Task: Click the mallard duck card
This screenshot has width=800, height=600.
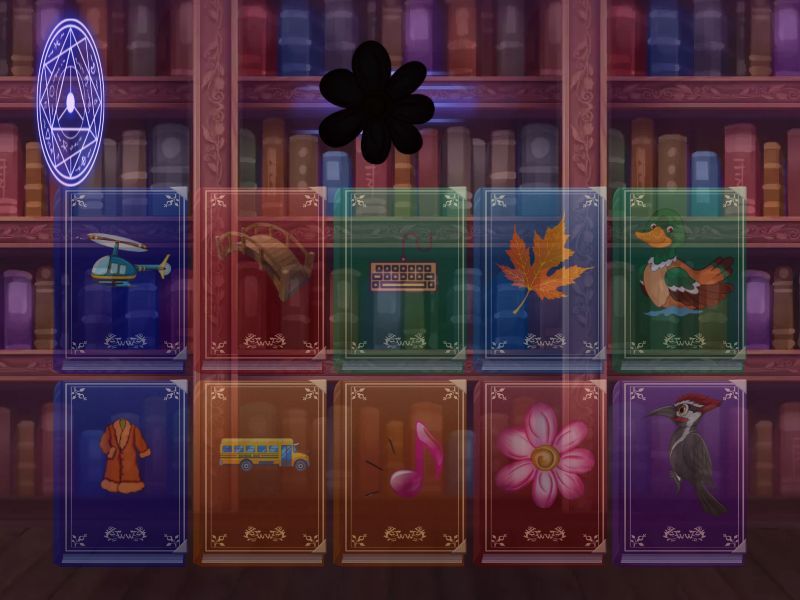Action: (x=679, y=273)
